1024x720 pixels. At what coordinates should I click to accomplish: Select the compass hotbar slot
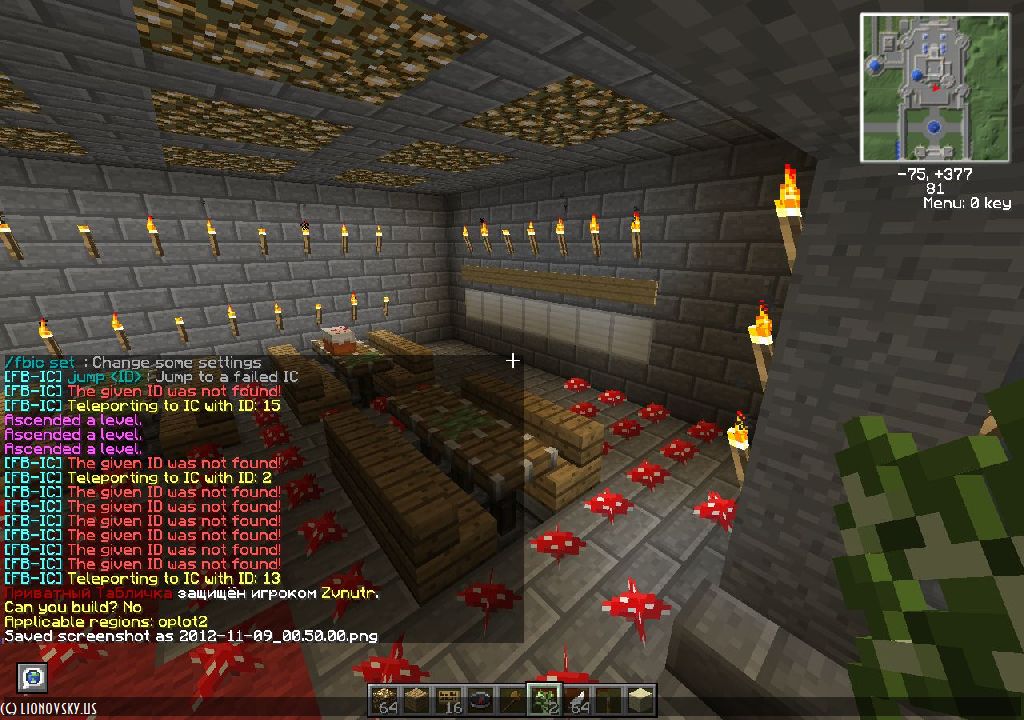click(x=481, y=701)
